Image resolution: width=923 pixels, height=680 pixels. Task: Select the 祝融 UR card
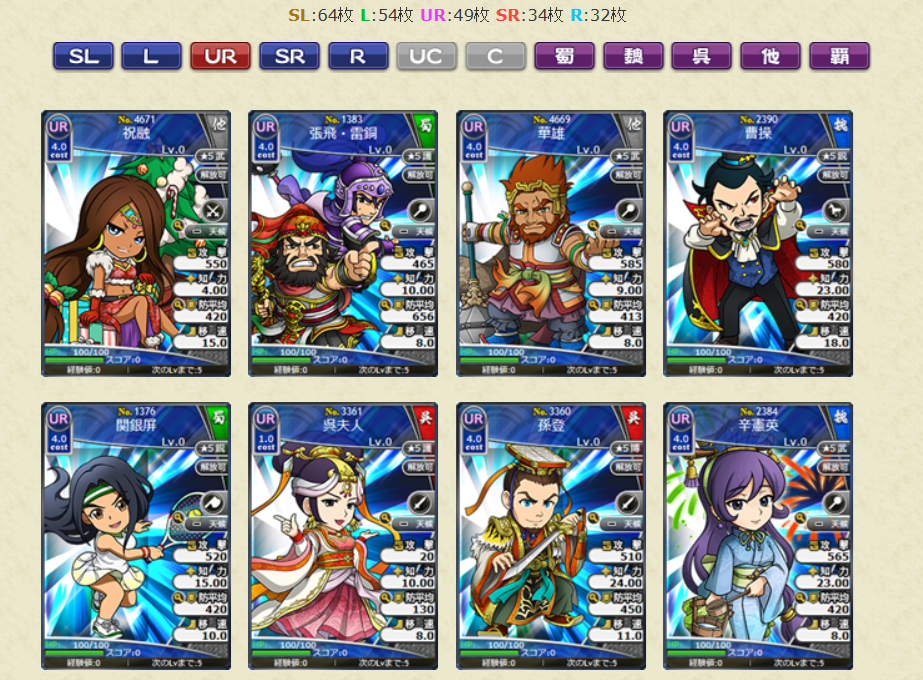136,243
